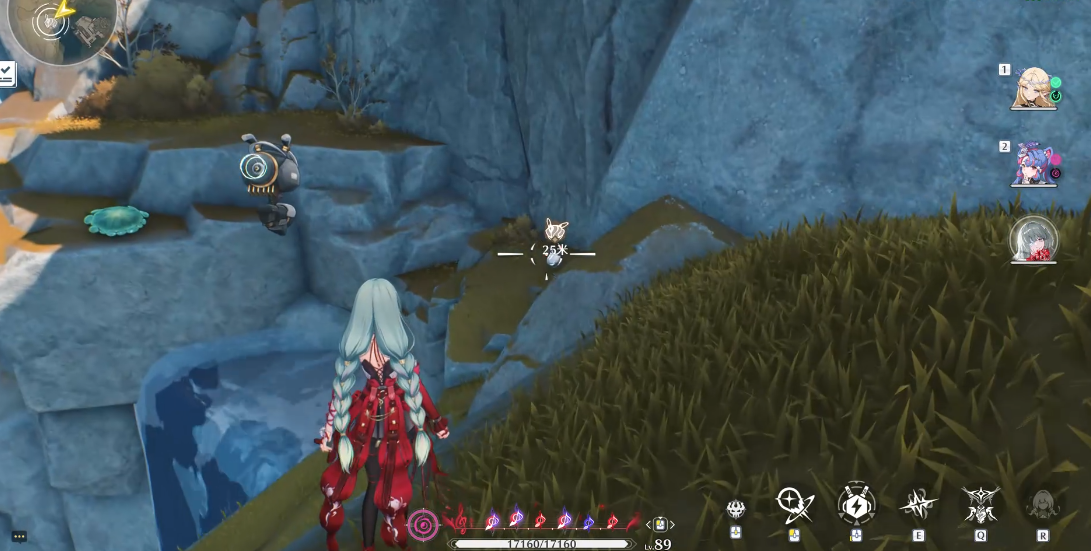Open the chat bubble icon
Viewport: 1091px width, 551px height.
tap(19, 536)
